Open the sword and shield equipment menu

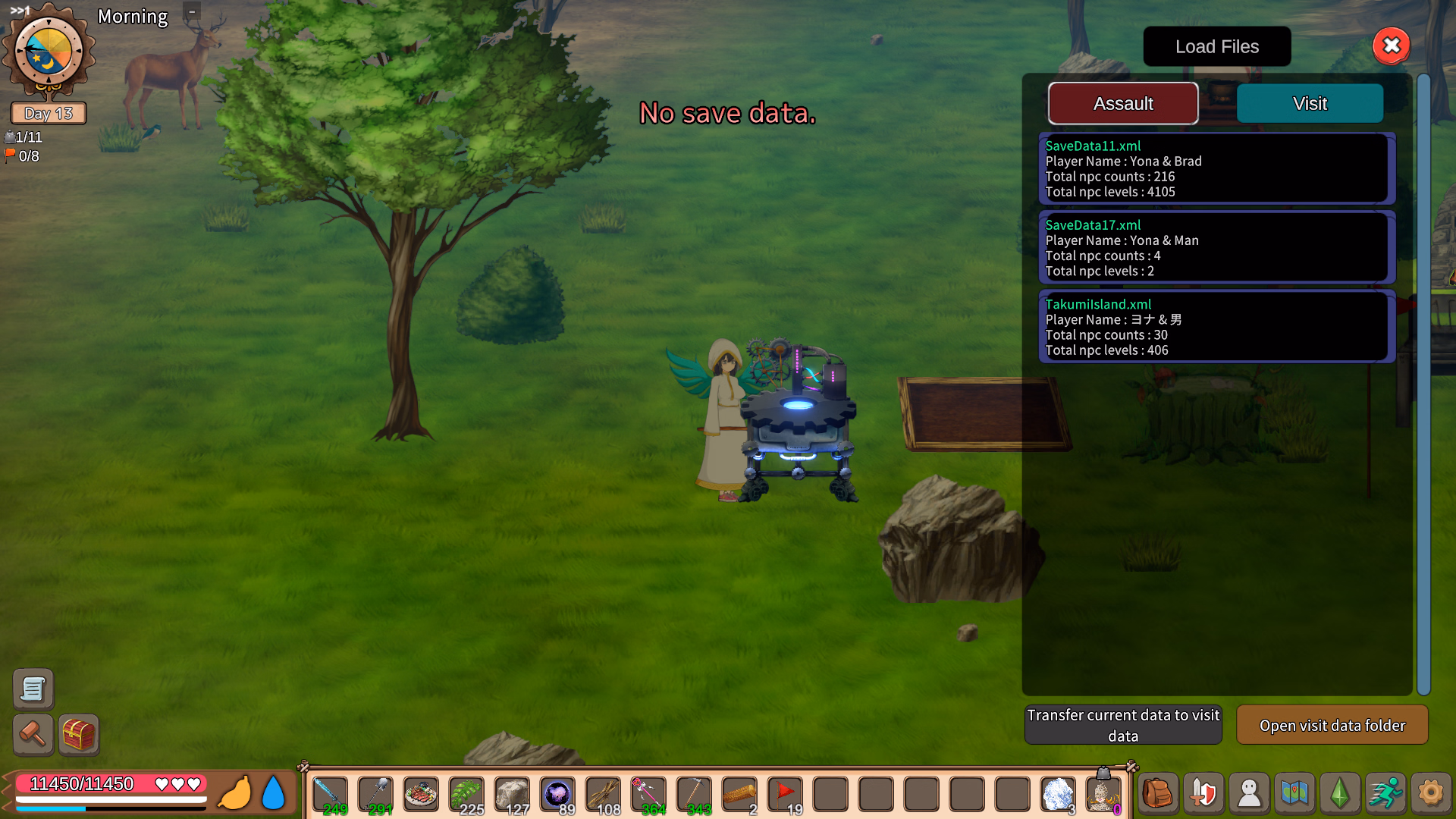[x=1203, y=794]
